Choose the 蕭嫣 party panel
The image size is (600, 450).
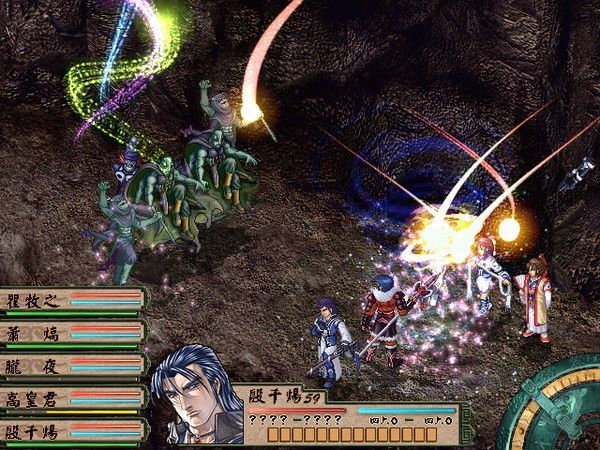(x=72, y=332)
